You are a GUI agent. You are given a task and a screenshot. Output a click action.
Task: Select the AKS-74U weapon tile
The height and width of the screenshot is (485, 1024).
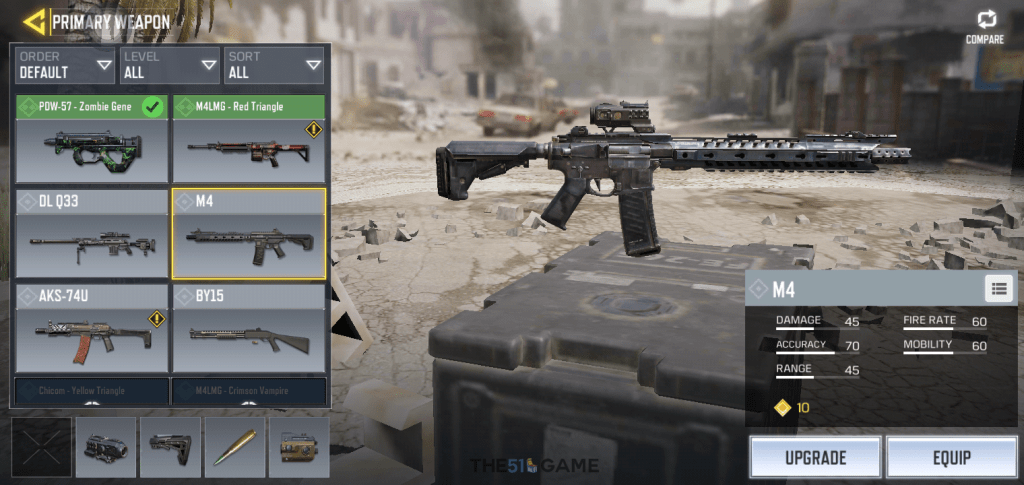point(91,329)
